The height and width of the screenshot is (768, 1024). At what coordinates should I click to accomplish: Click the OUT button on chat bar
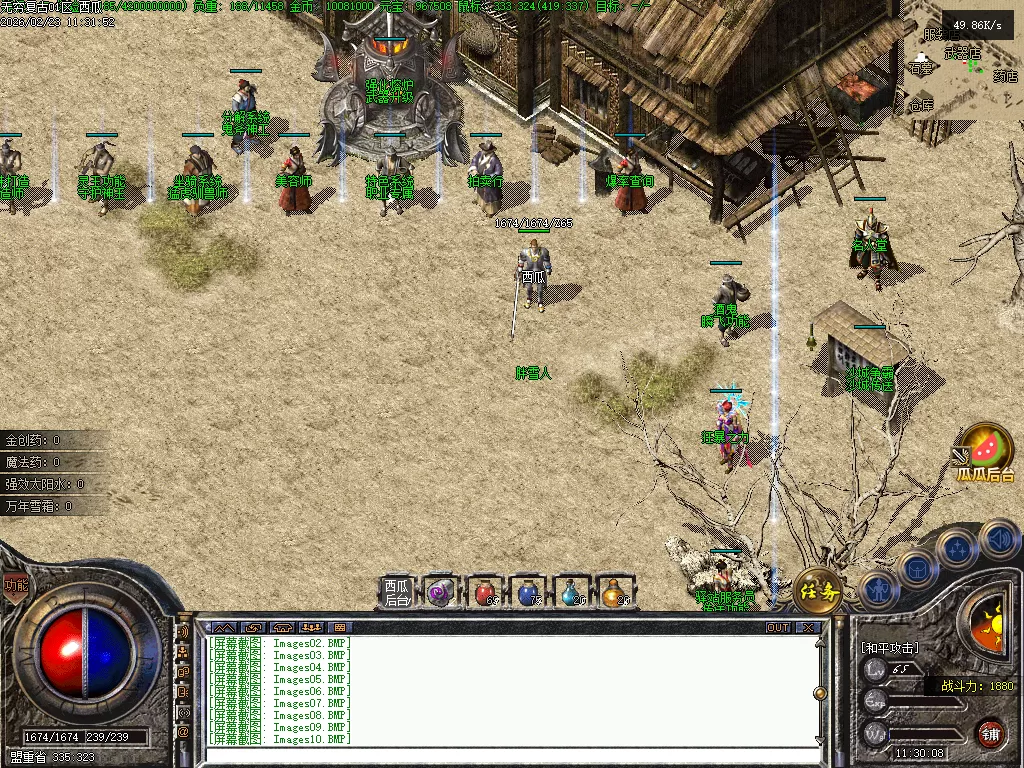777,627
